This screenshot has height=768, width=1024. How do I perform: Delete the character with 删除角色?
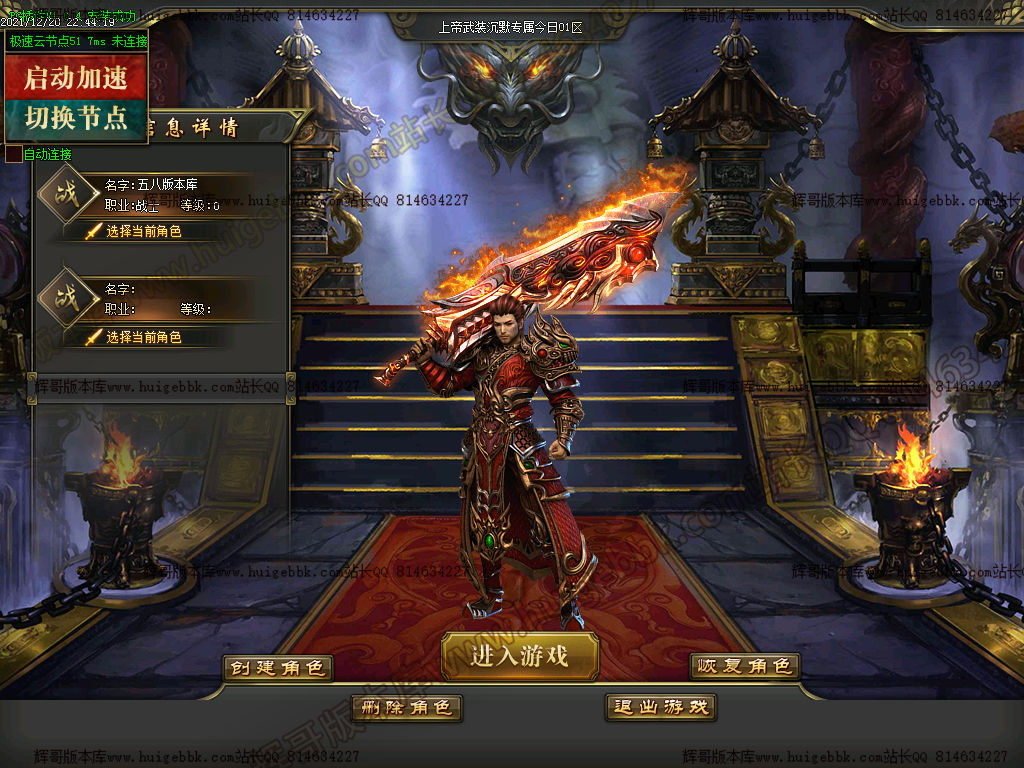pos(406,707)
